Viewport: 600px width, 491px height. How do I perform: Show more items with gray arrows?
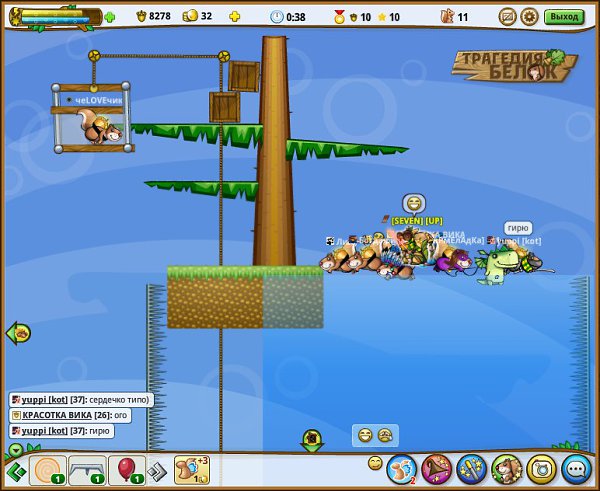[x=157, y=470]
